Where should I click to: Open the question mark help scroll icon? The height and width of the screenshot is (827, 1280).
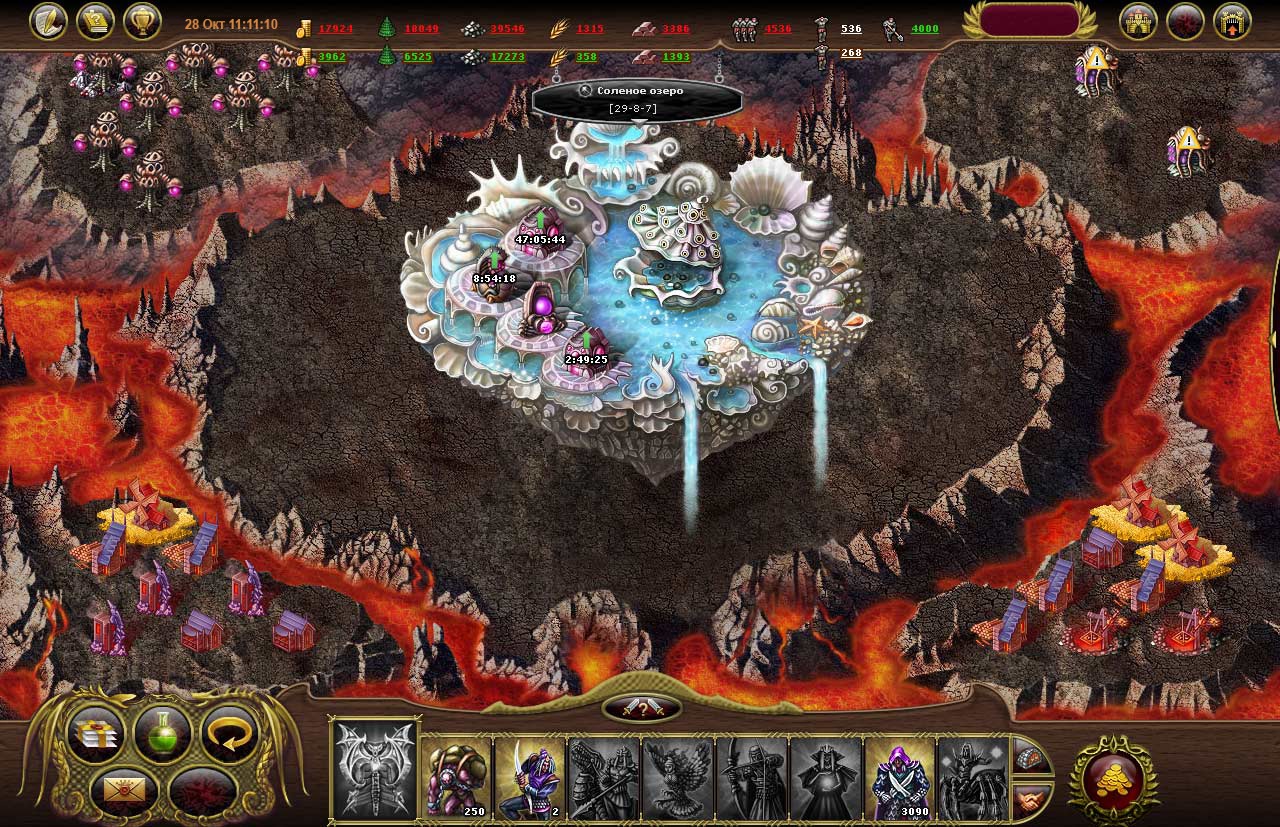pos(95,21)
